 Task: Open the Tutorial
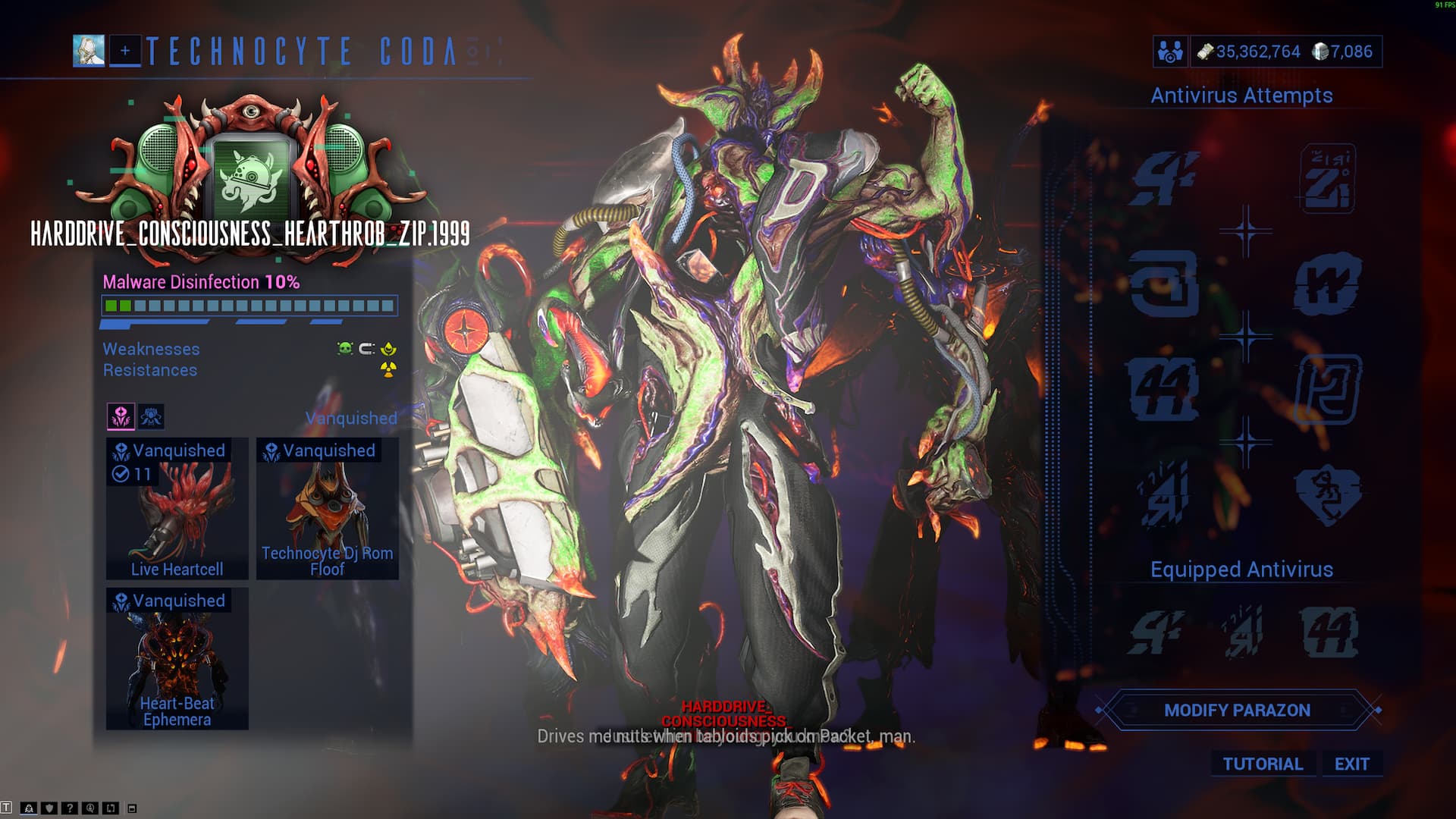click(1263, 764)
